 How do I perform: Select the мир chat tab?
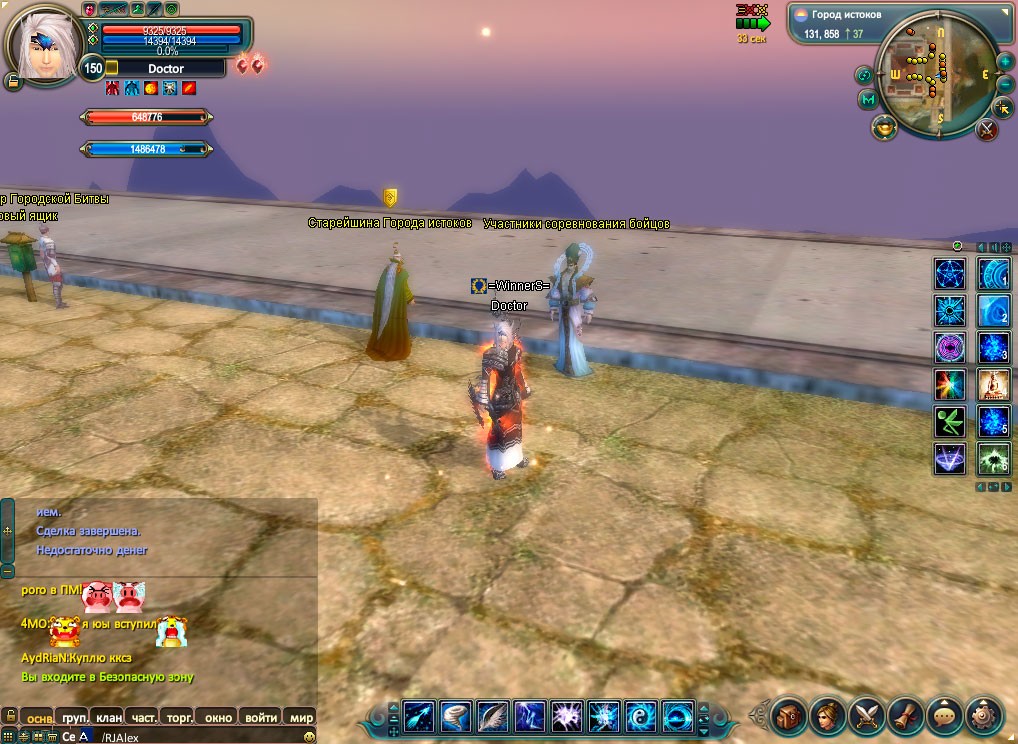point(300,717)
